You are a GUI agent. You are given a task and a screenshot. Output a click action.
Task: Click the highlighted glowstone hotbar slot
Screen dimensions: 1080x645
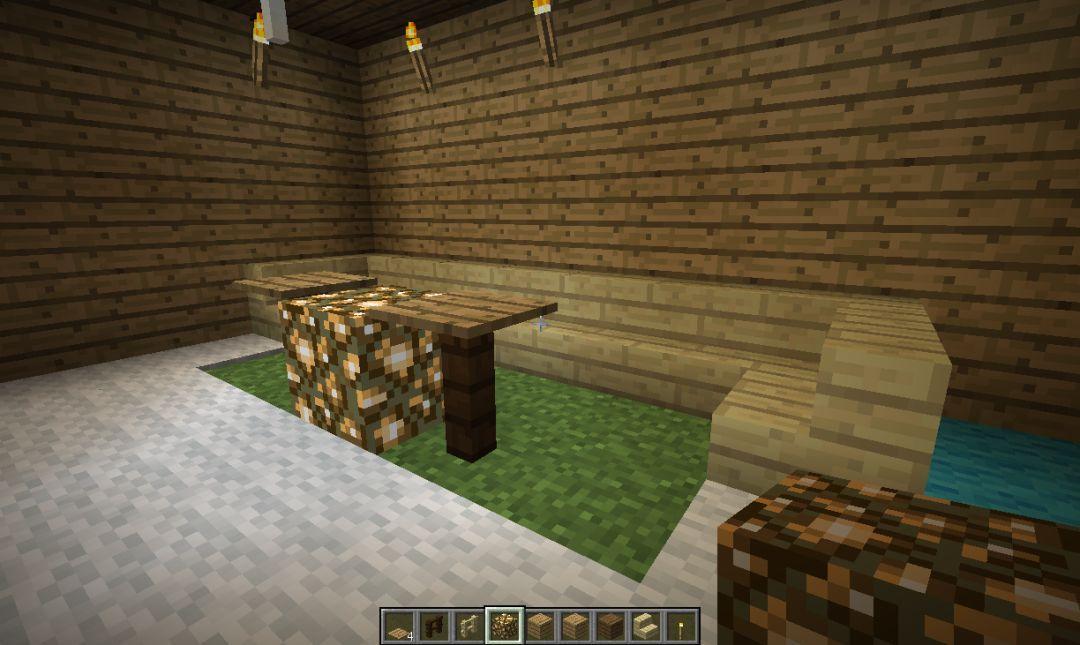[x=502, y=626]
